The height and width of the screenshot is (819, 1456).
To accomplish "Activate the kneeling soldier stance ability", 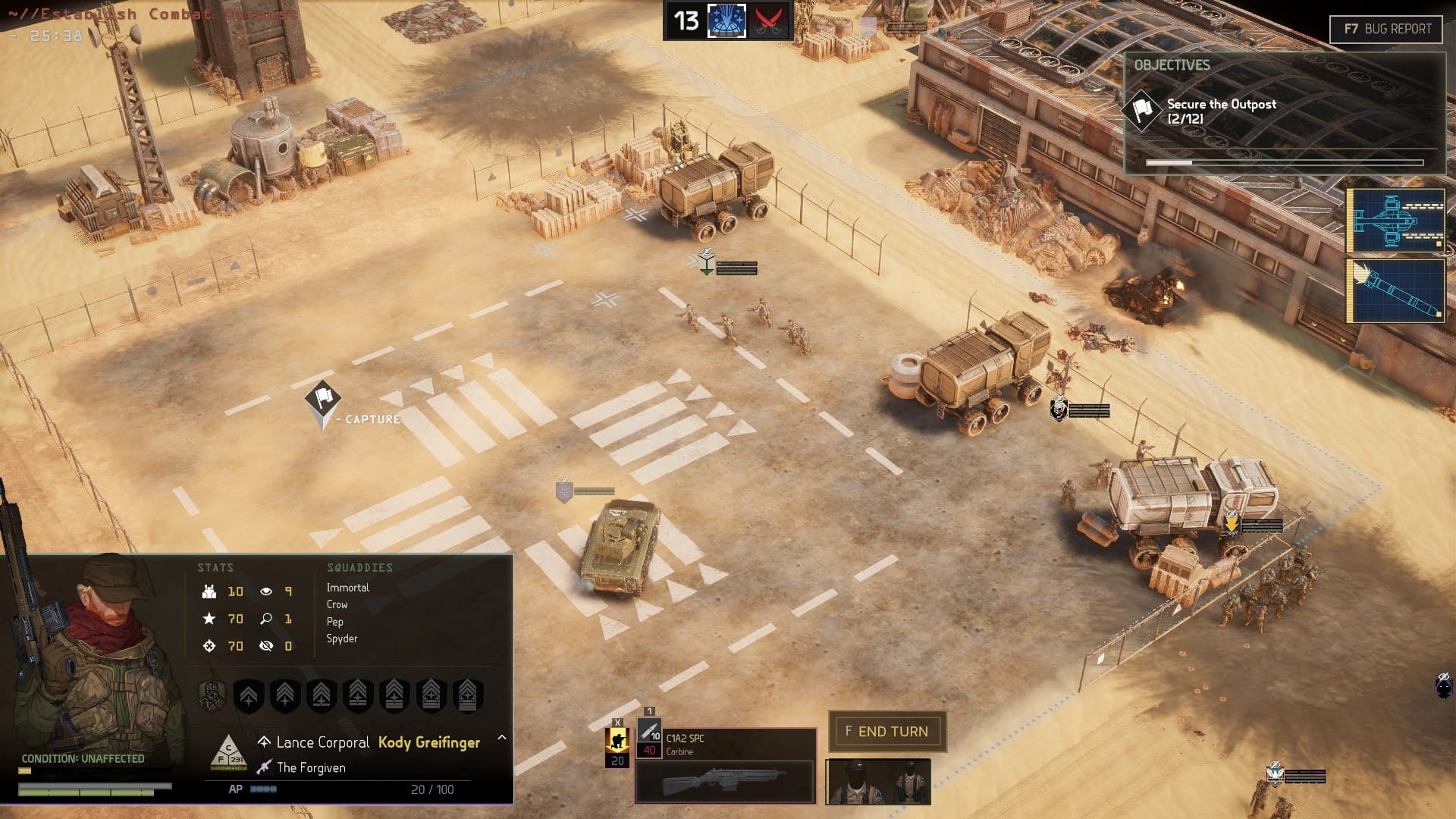I will pyautogui.click(x=617, y=740).
